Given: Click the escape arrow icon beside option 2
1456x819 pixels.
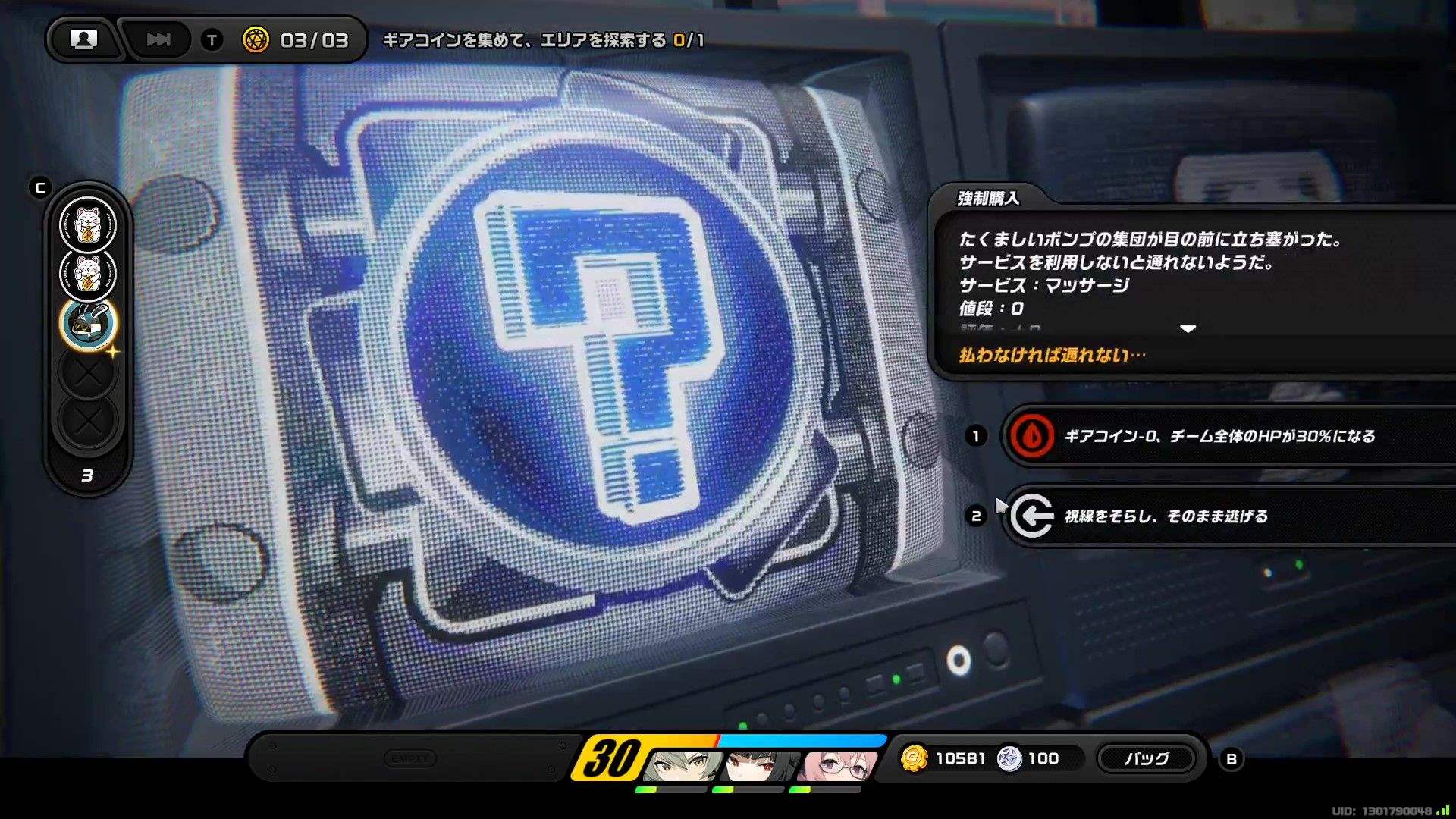Looking at the screenshot, I should (1031, 516).
